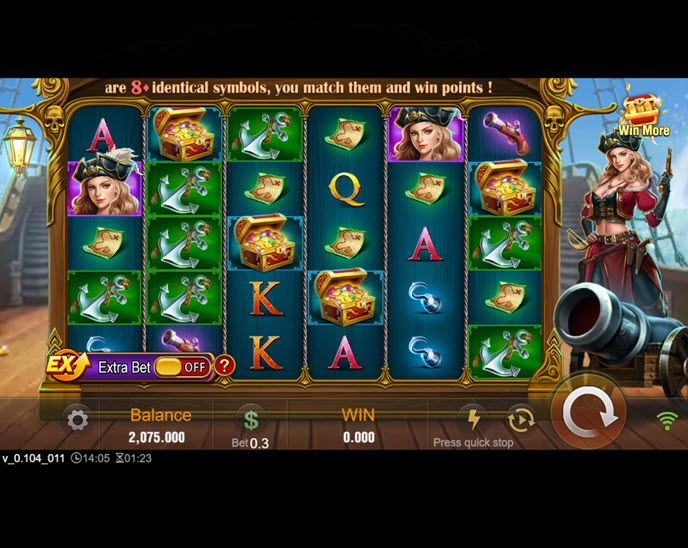Screen dimensions: 688x548
Task: Show Extra Bet help with question mark
Action: 225,366
